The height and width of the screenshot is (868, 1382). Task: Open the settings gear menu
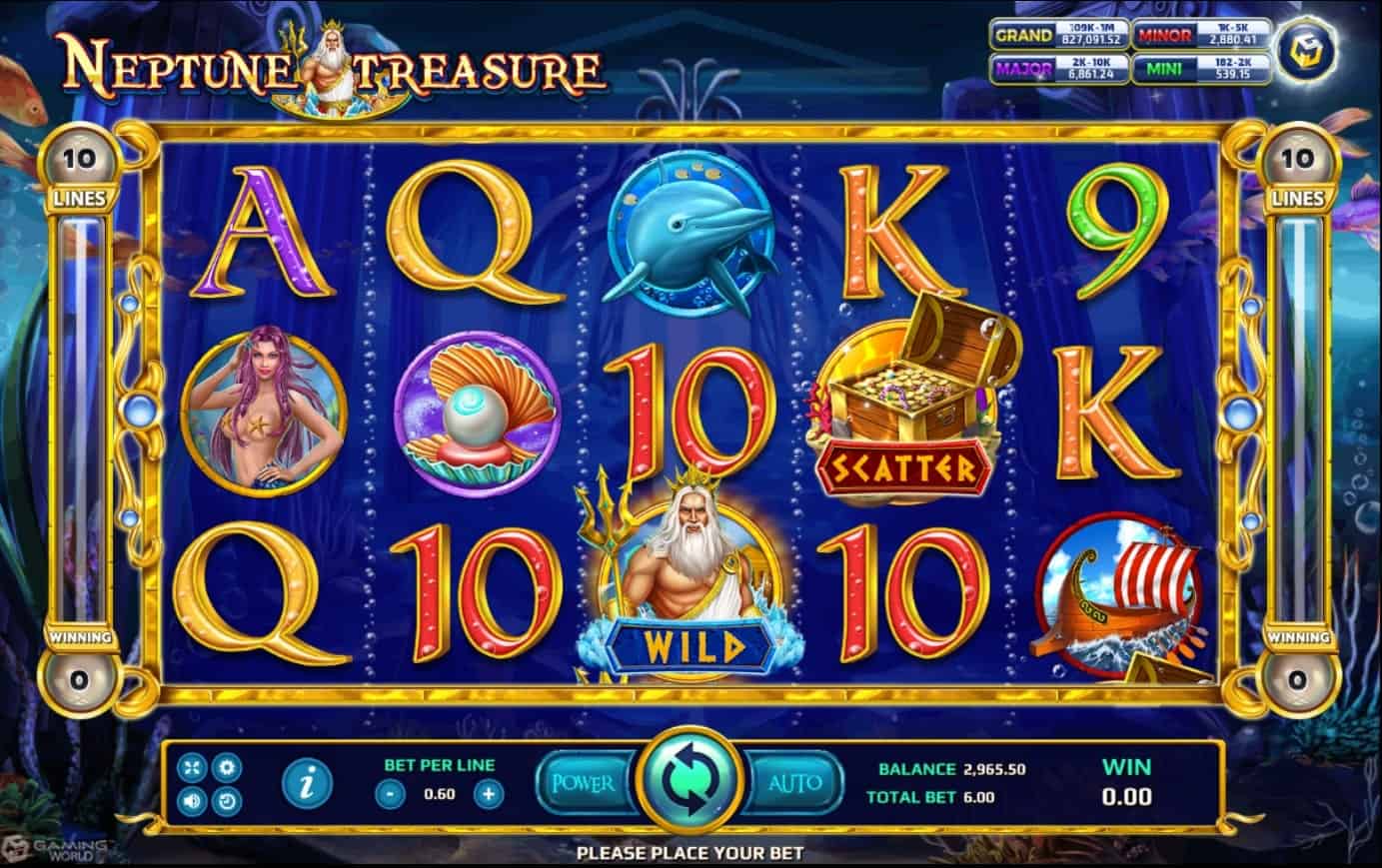tap(227, 767)
